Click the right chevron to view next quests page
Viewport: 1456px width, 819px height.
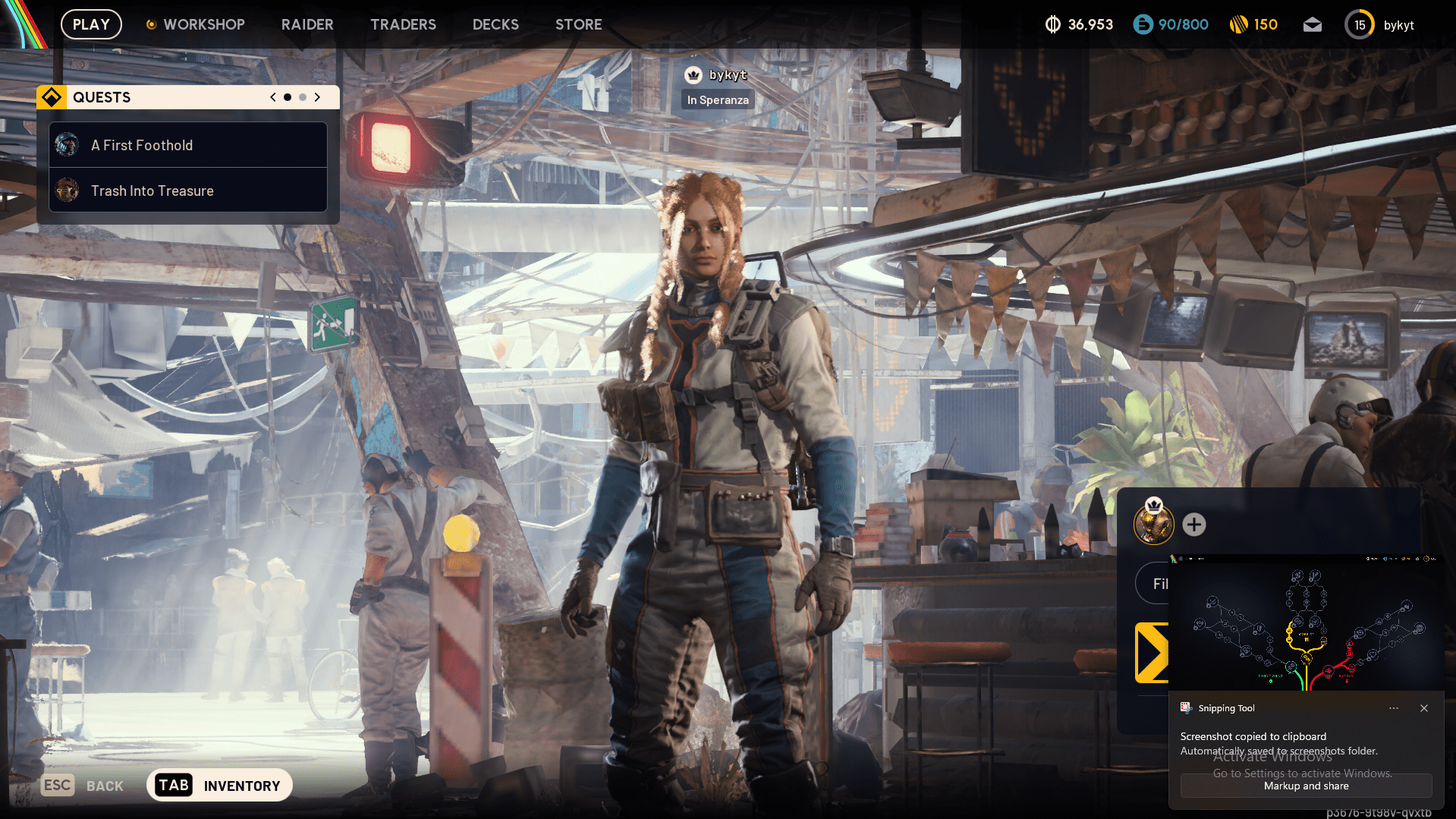[x=317, y=97]
